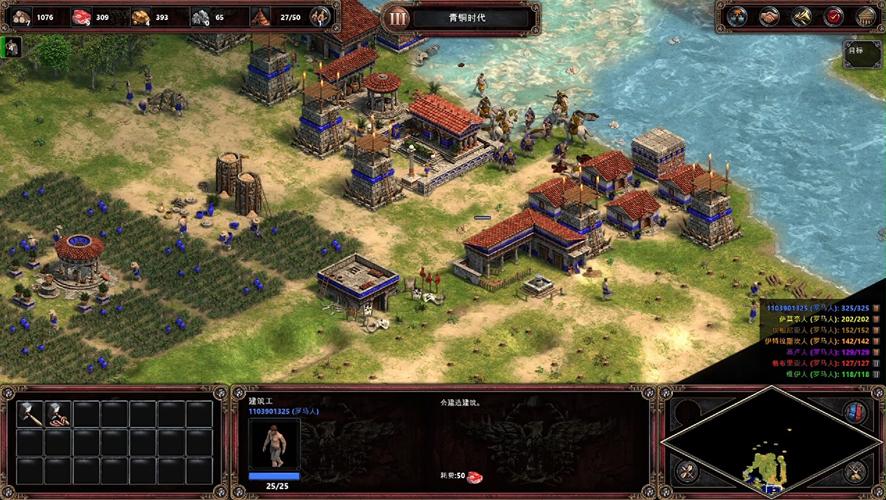Open the first icon in the top-right menu

737,16
